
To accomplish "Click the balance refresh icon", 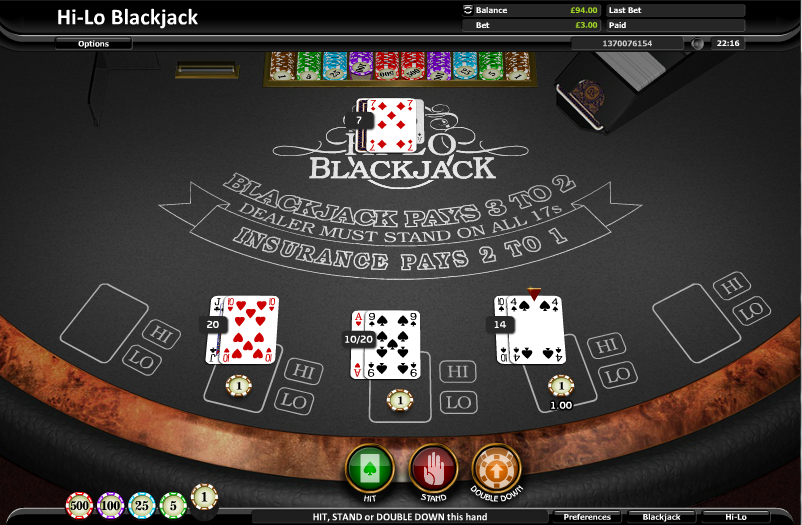I will 467,10.
